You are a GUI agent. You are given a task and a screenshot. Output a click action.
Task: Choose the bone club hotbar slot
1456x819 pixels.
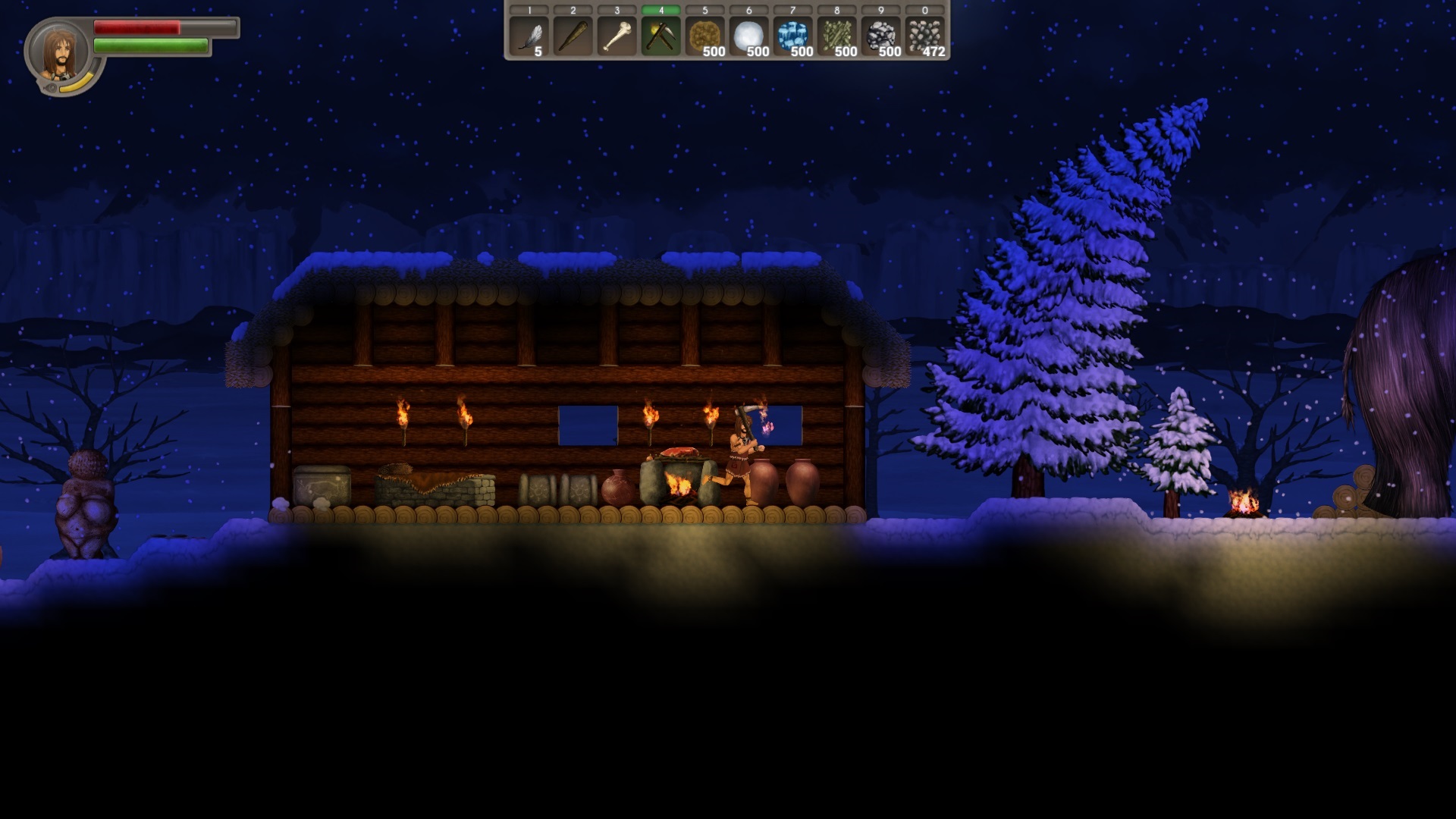point(617,36)
